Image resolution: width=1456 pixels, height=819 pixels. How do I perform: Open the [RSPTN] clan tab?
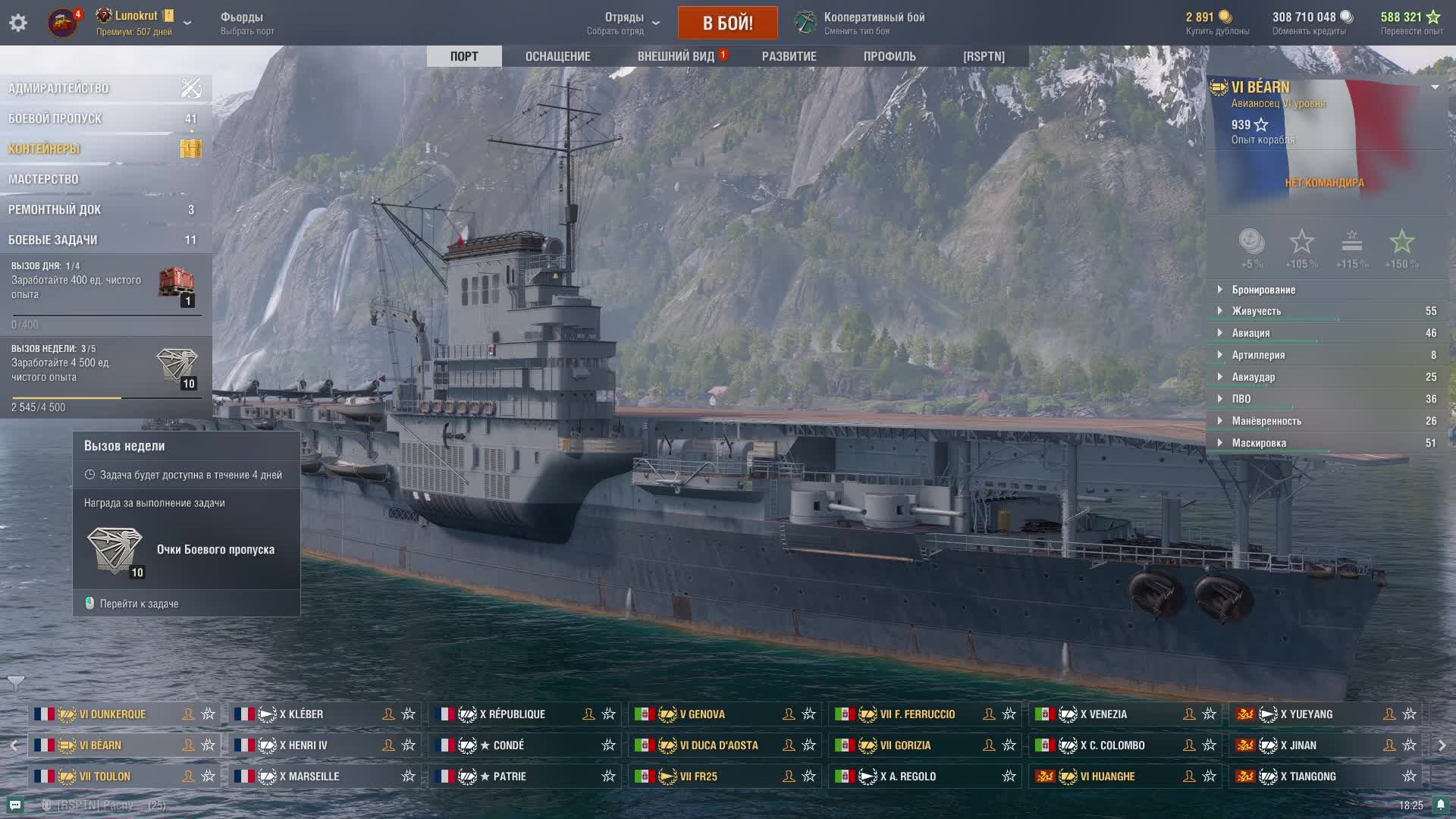pos(984,56)
